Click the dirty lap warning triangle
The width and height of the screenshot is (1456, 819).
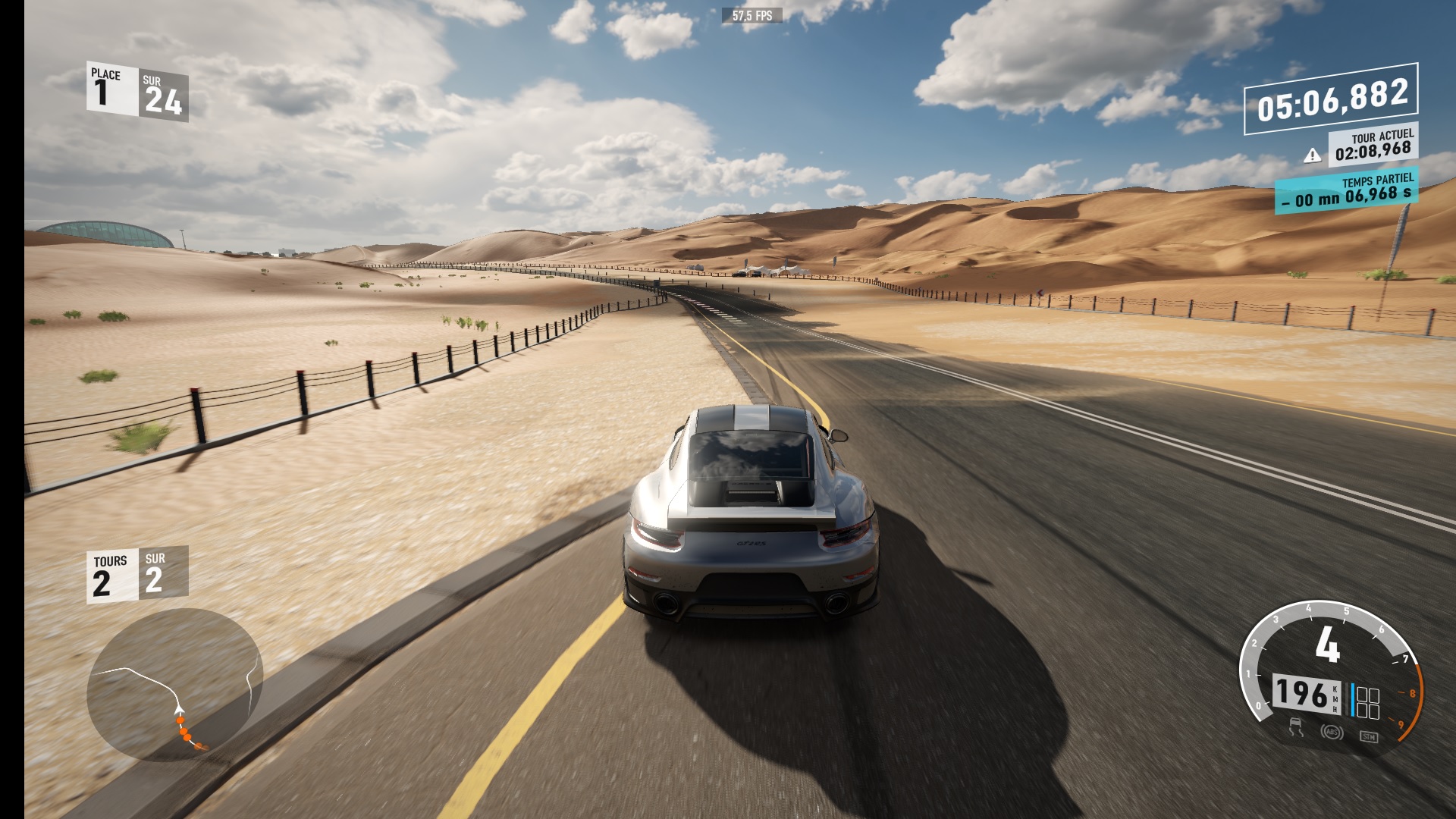1312,155
